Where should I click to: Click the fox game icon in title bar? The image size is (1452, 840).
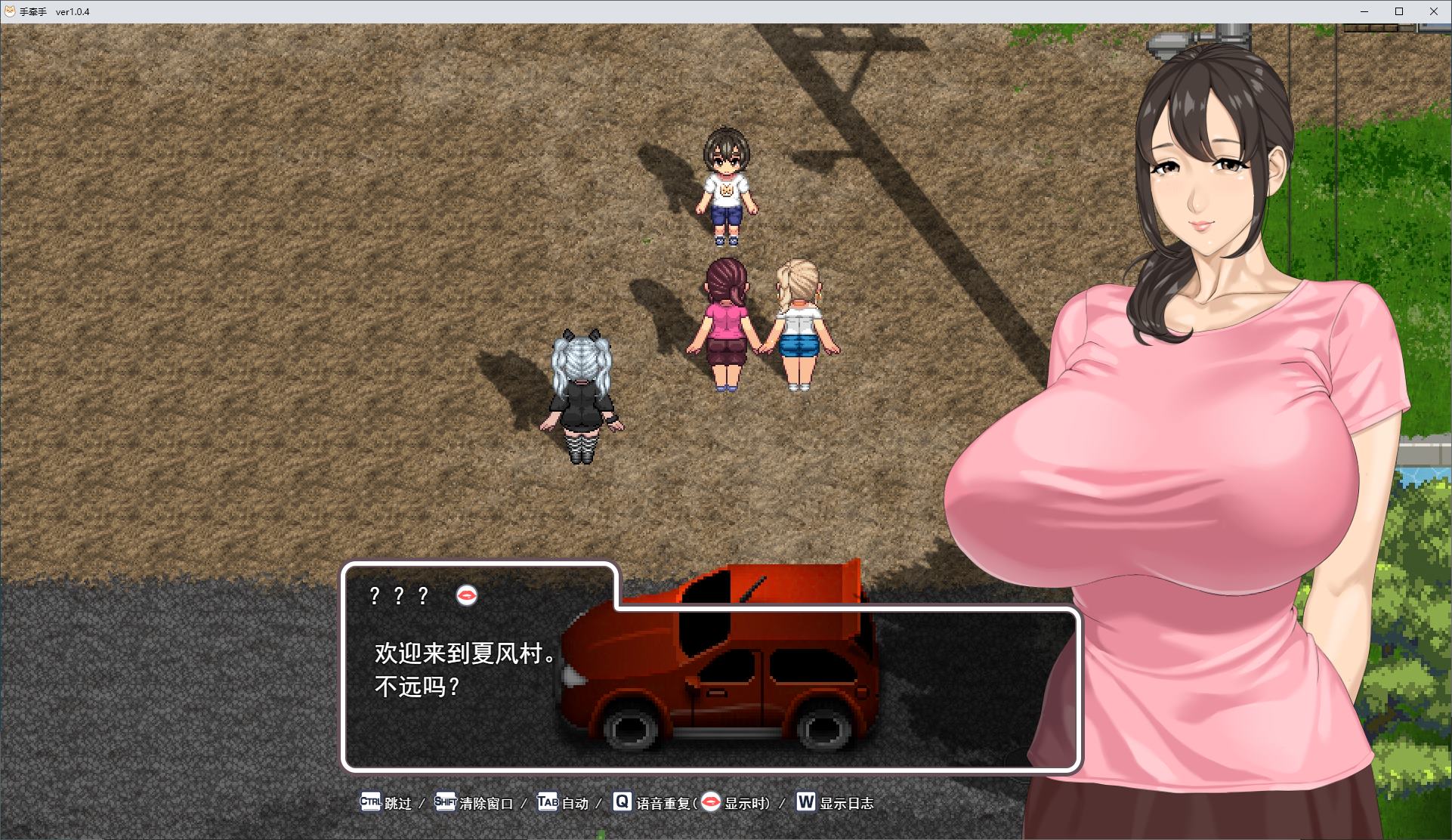pos(11,11)
